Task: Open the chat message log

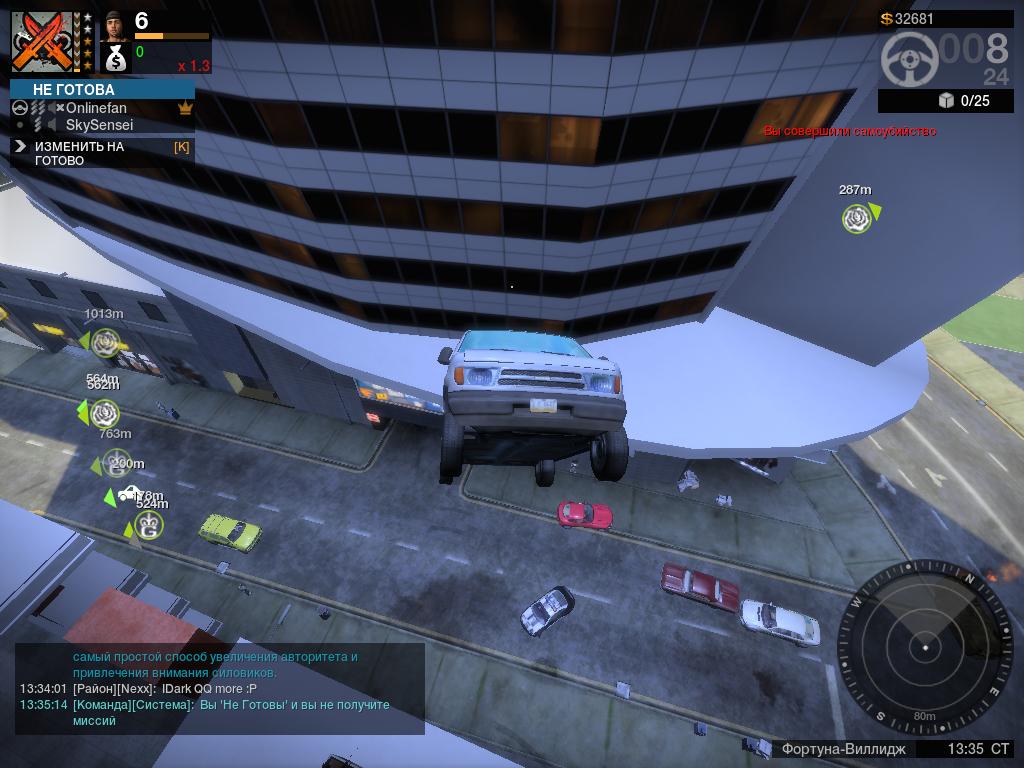Action: (x=220, y=688)
